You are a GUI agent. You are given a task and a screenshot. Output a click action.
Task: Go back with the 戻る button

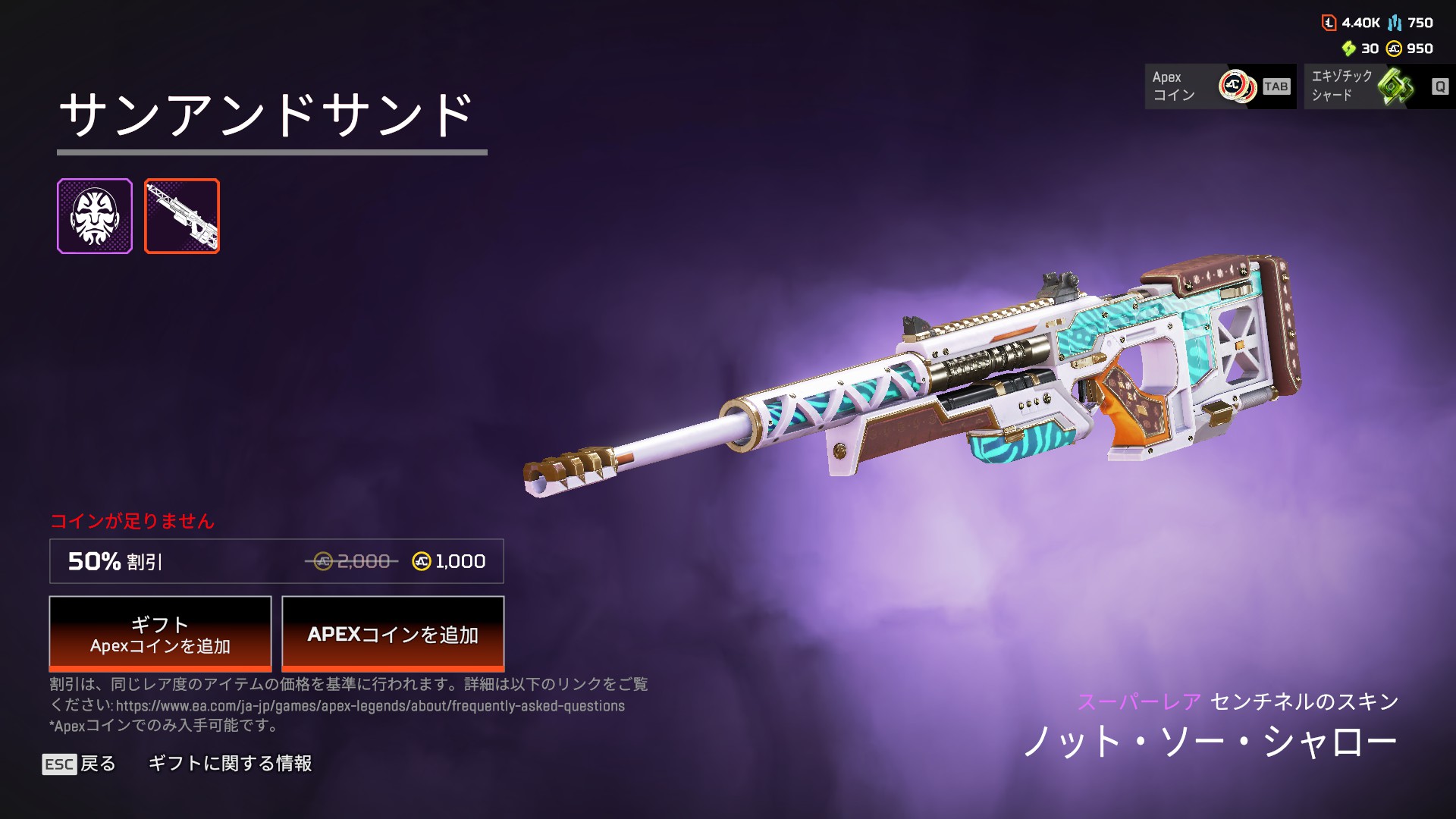(80, 764)
